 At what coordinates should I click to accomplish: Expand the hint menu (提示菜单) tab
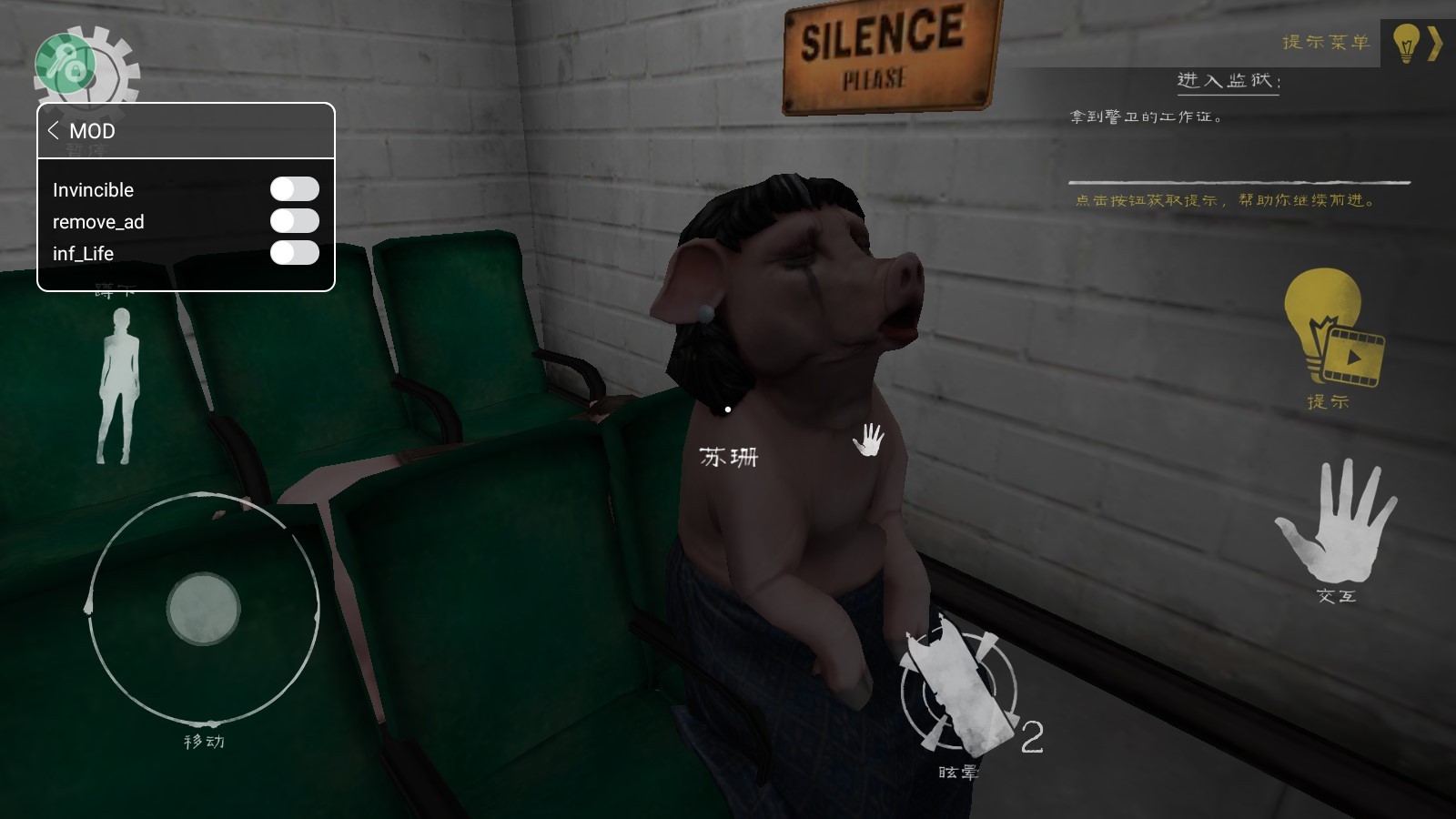pyautogui.click(x=1417, y=43)
